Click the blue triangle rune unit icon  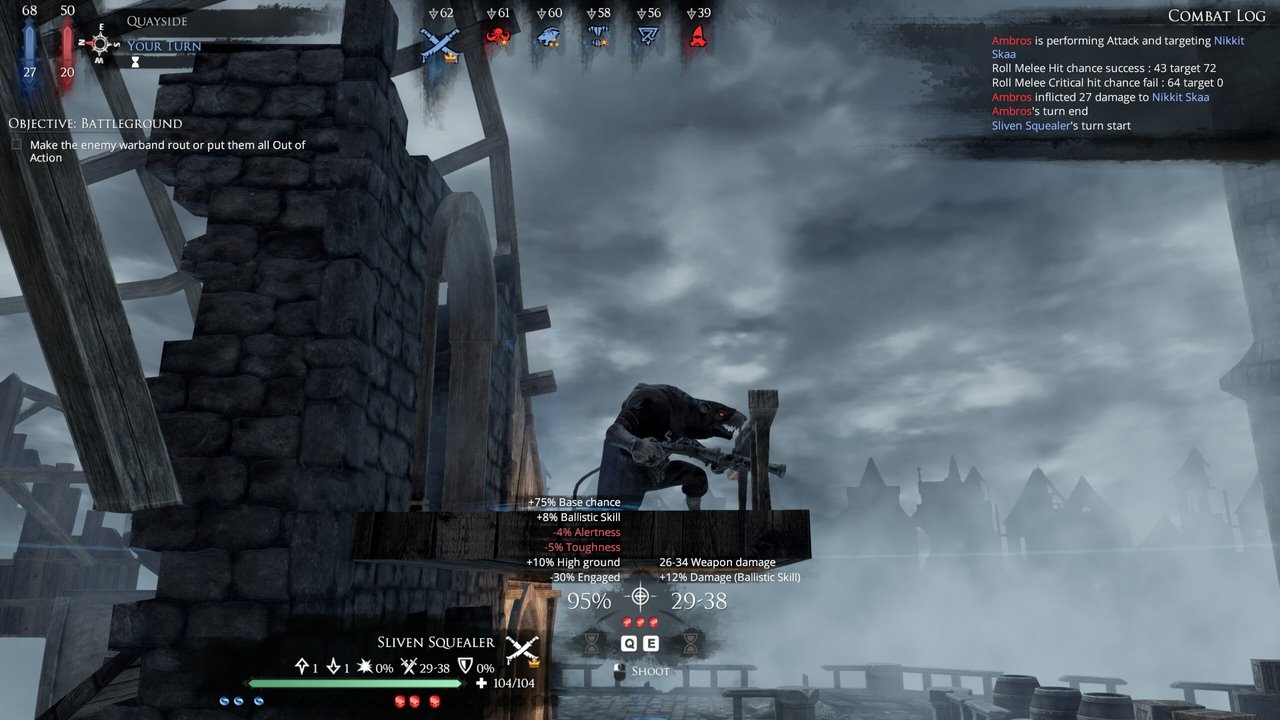click(648, 37)
